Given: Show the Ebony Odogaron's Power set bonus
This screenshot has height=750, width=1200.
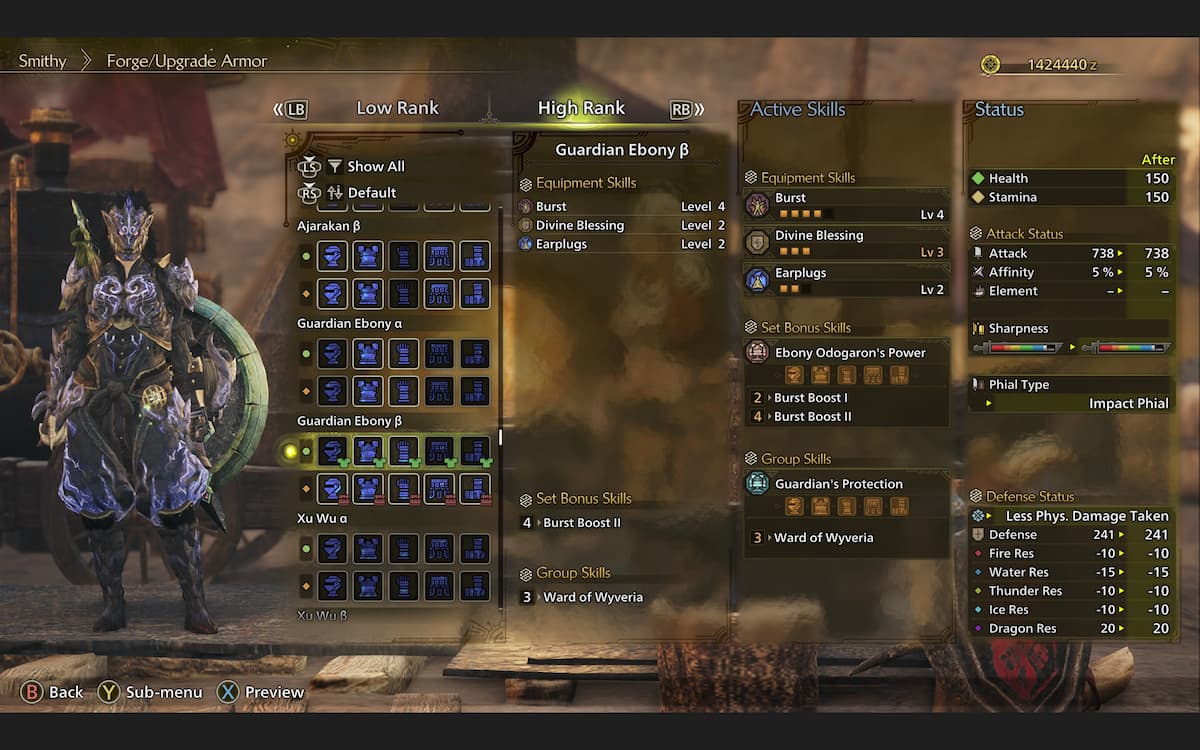Looking at the screenshot, I should [x=848, y=353].
